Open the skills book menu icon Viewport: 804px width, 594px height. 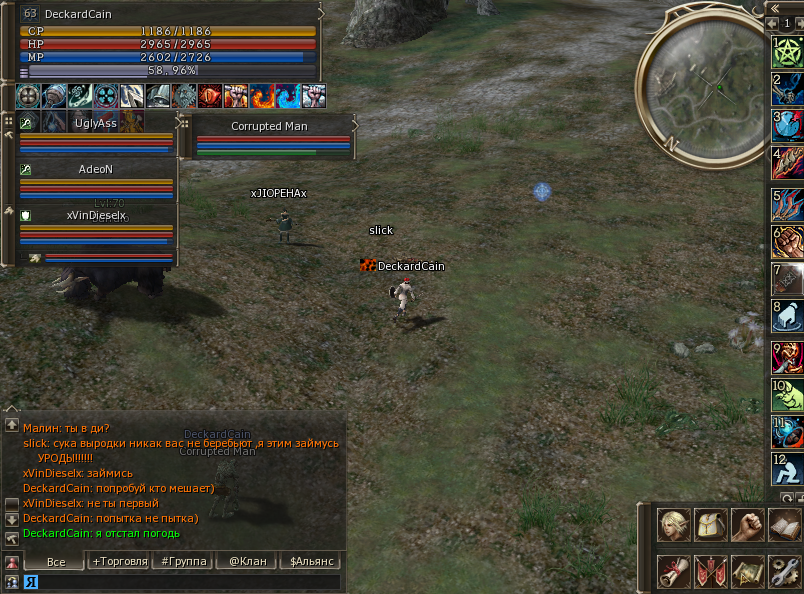tap(784, 525)
